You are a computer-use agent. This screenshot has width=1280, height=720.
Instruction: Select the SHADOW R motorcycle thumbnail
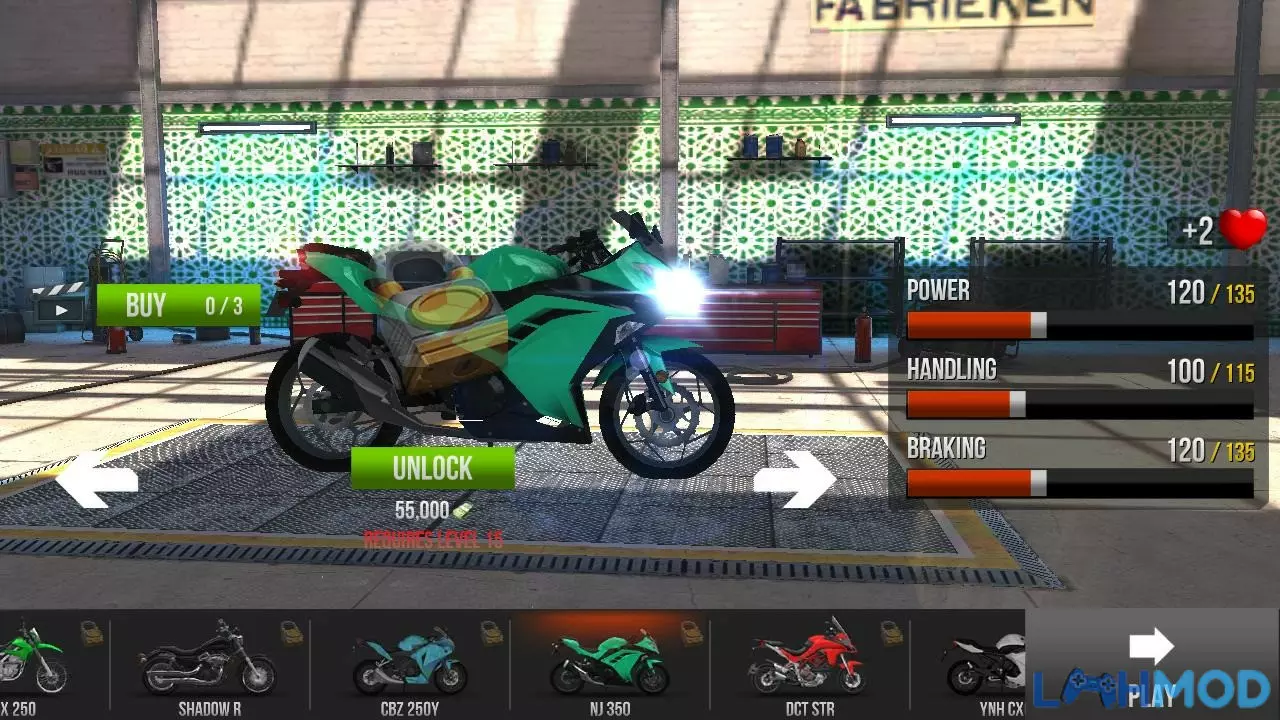click(x=203, y=665)
